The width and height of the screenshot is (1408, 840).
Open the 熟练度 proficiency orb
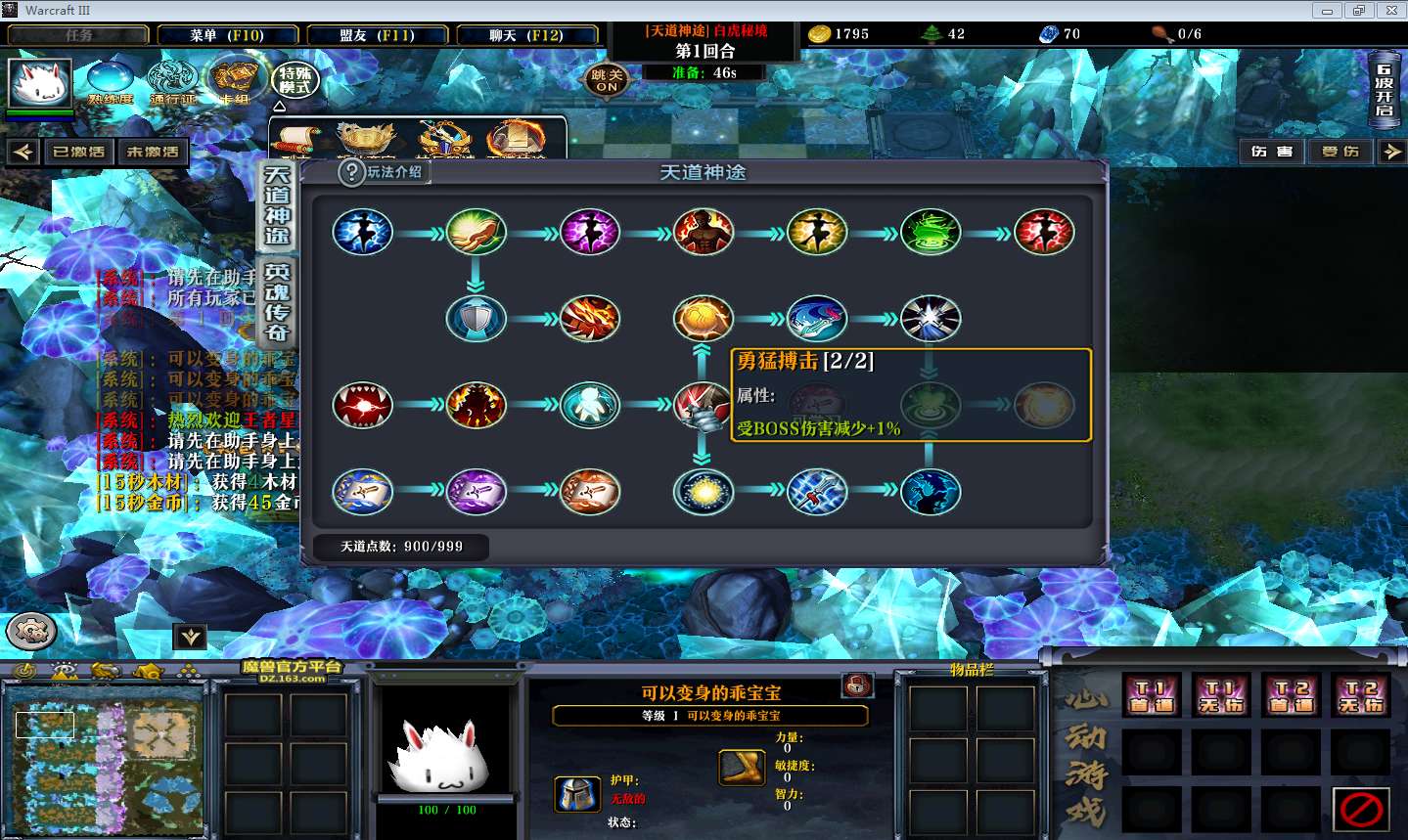(x=110, y=82)
